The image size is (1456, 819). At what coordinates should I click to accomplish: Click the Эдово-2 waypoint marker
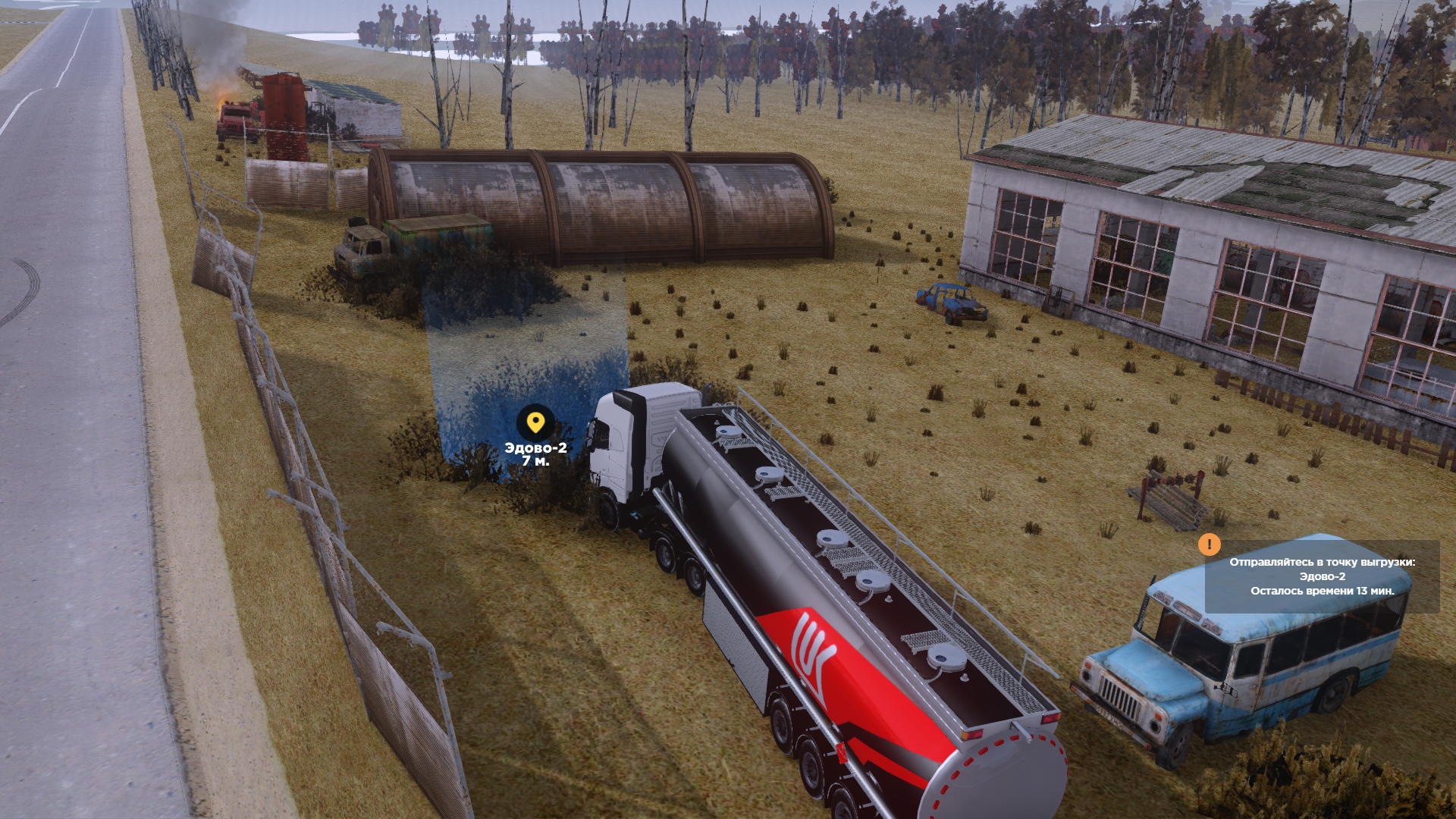click(535, 422)
